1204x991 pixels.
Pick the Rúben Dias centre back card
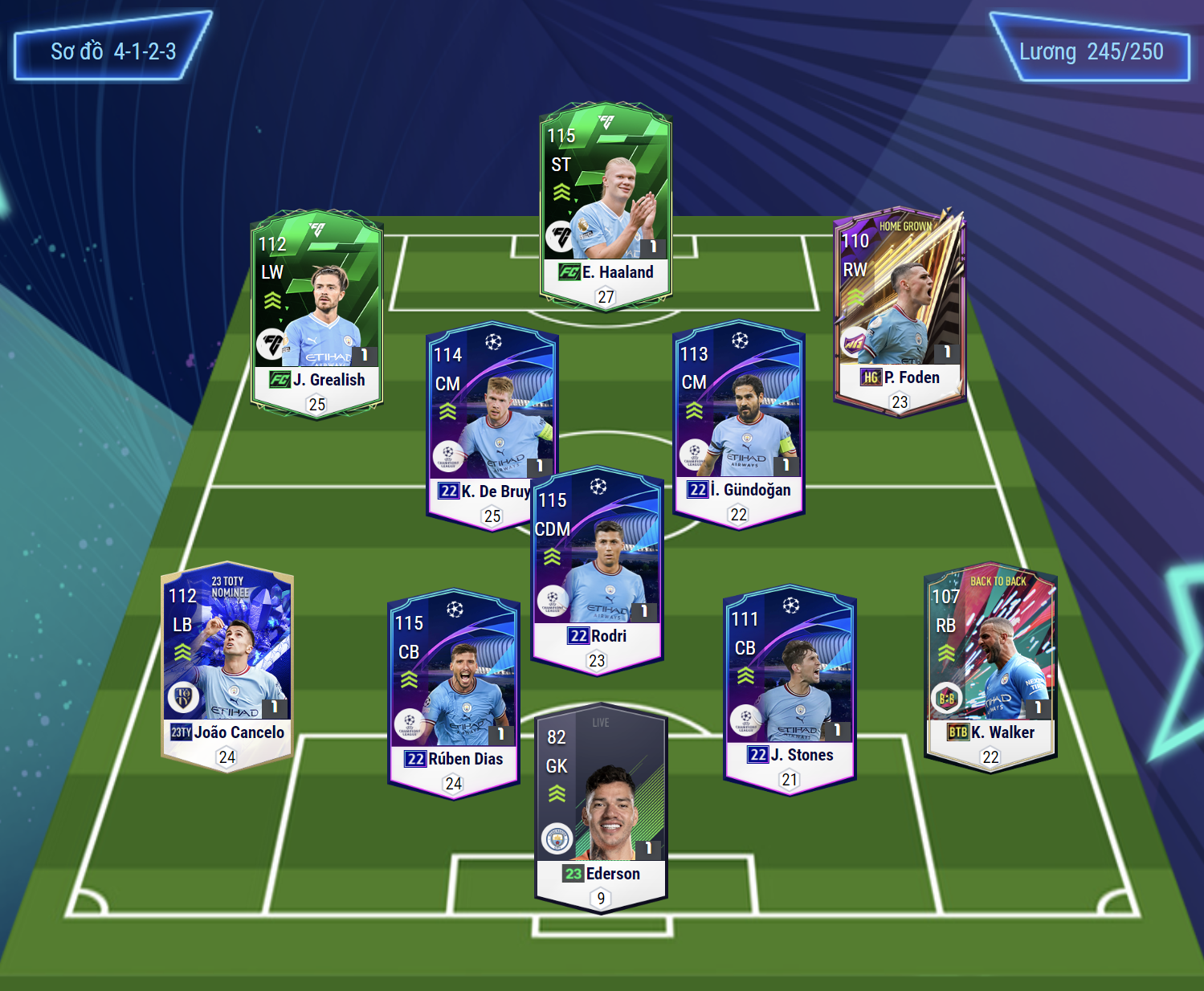click(454, 693)
